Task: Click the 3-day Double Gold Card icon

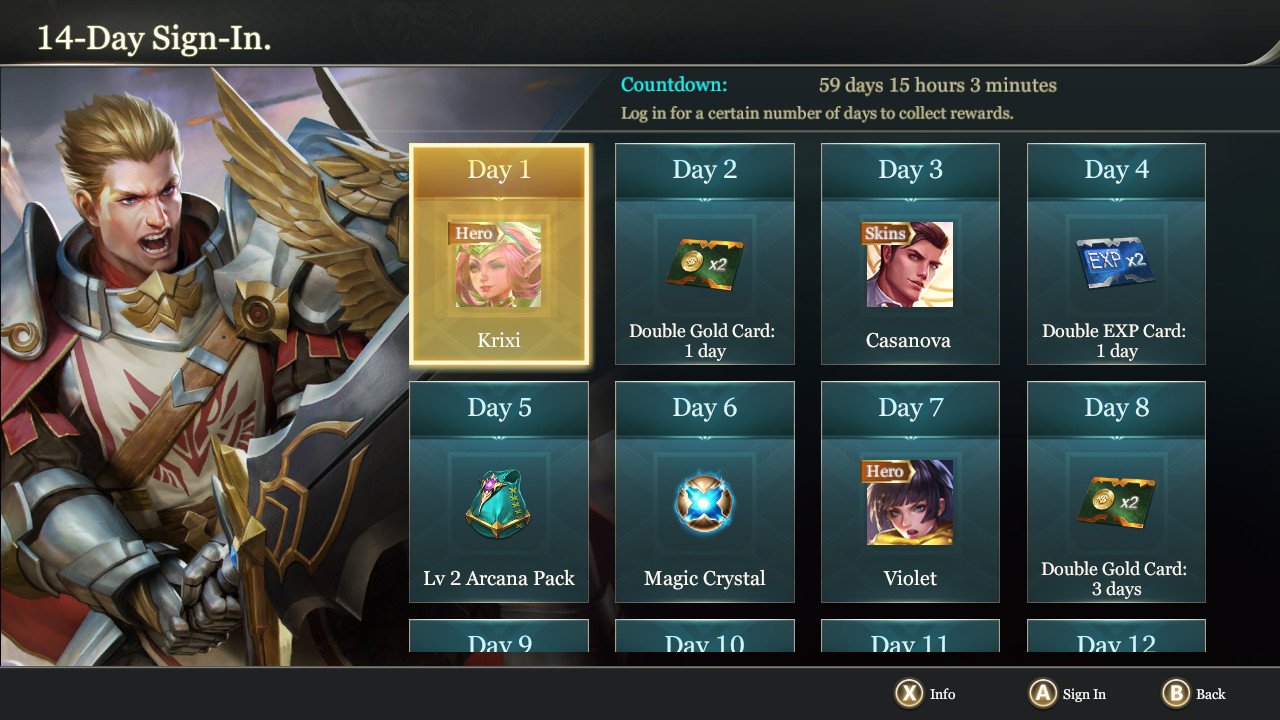Action: [x=1116, y=503]
